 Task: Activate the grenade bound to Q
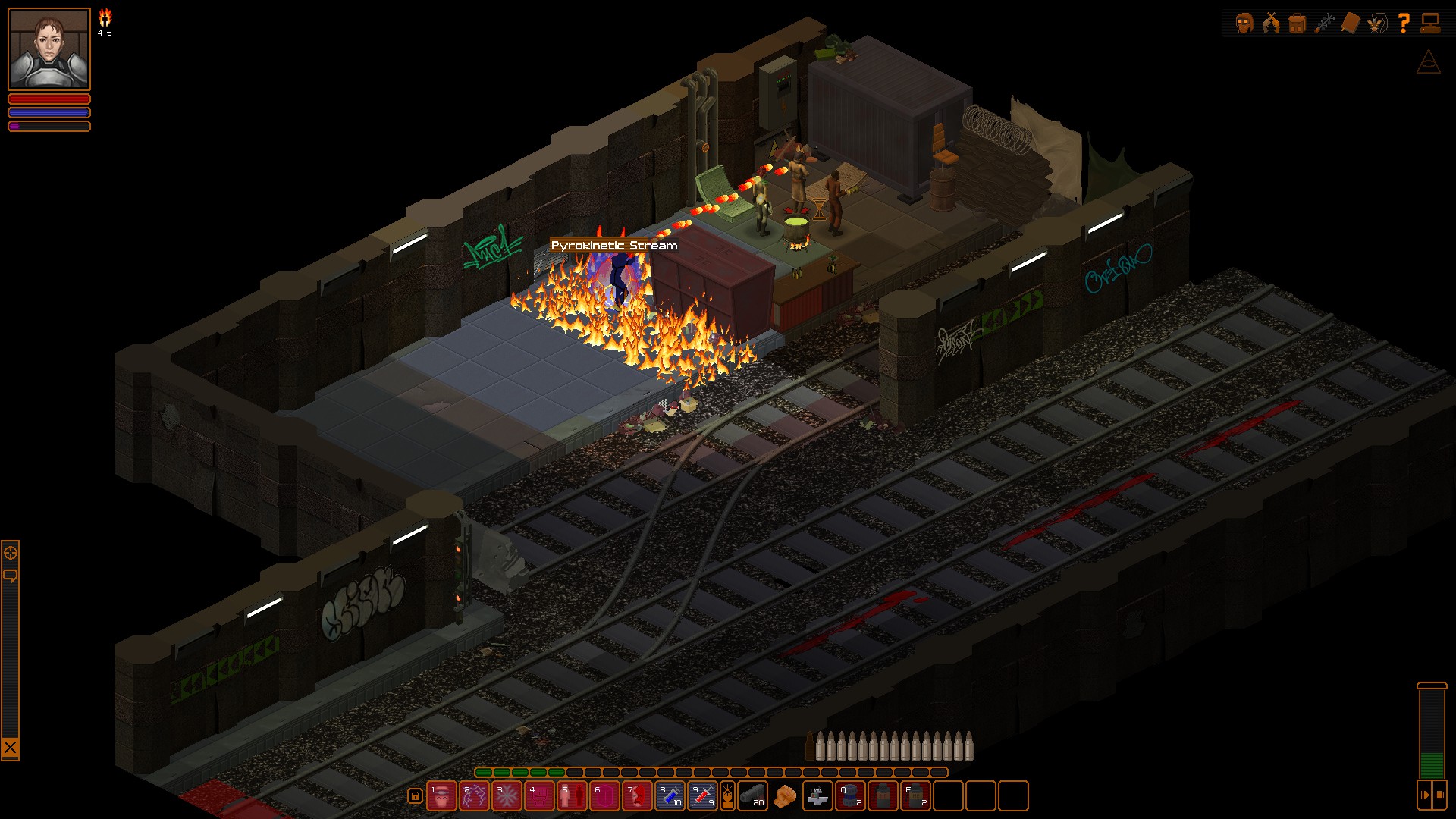coord(851,796)
